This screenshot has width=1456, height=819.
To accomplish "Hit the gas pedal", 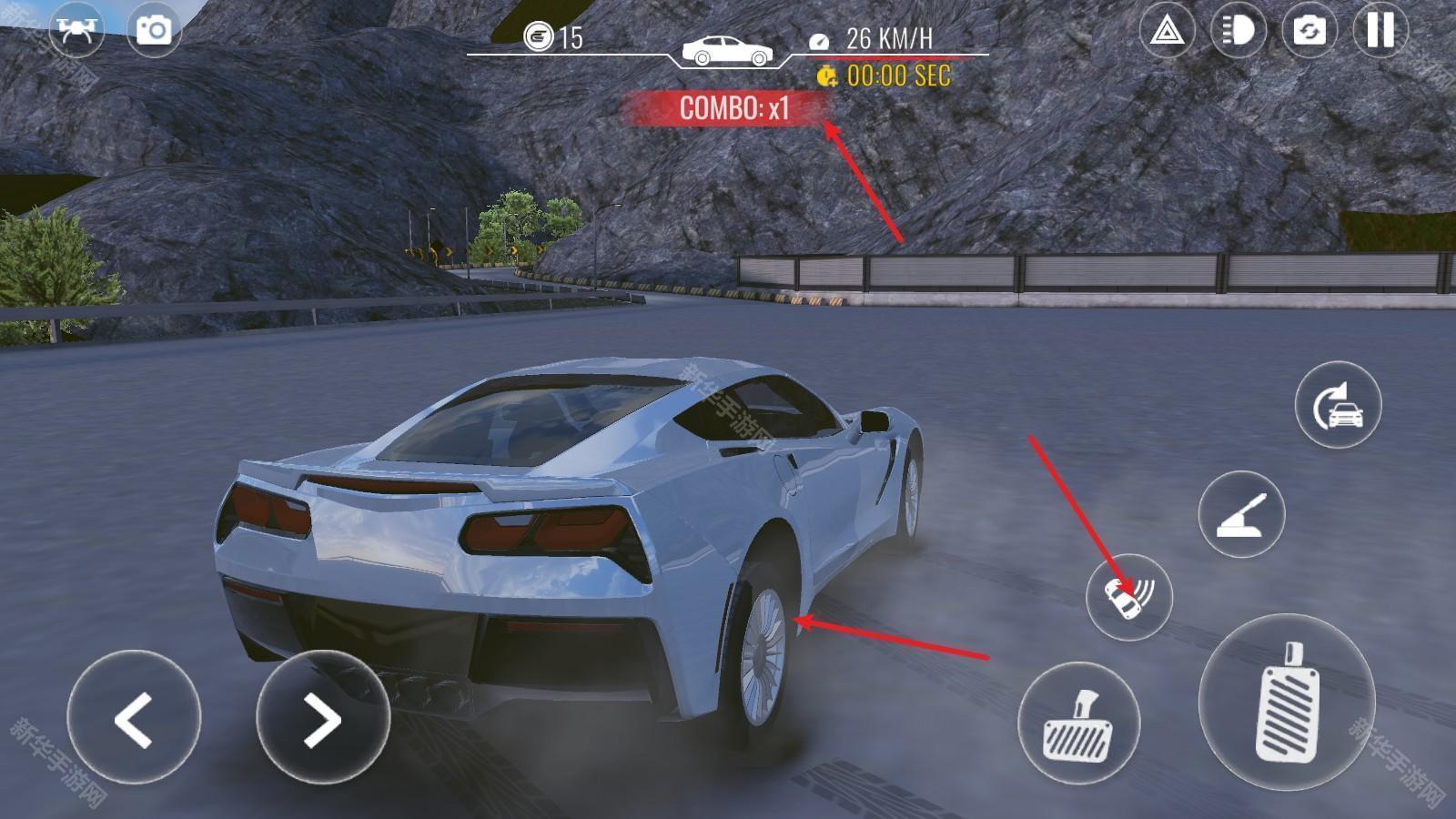I will [x=1286, y=703].
